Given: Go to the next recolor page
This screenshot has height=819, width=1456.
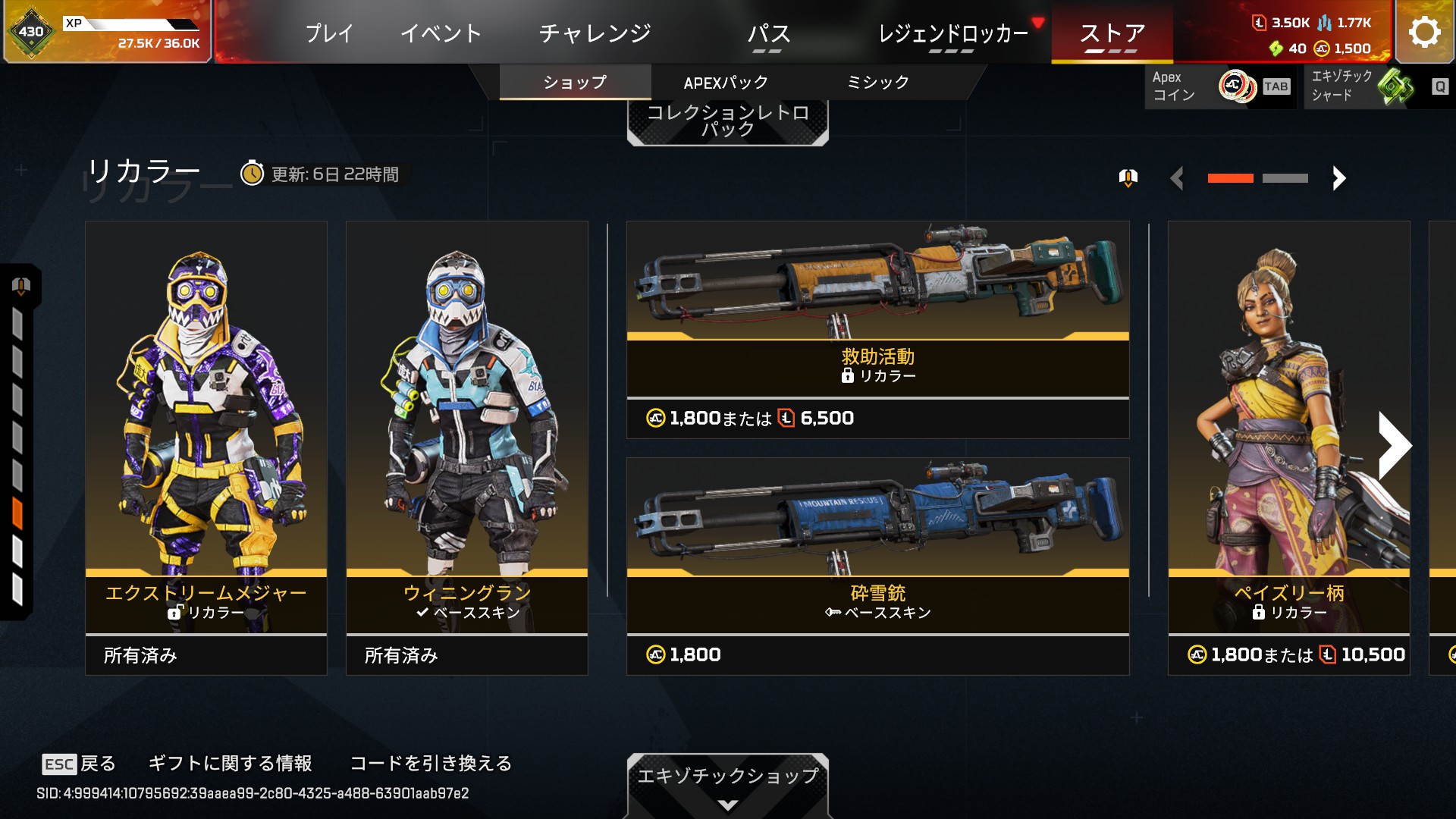Looking at the screenshot, I should [x=1339, y=178].
